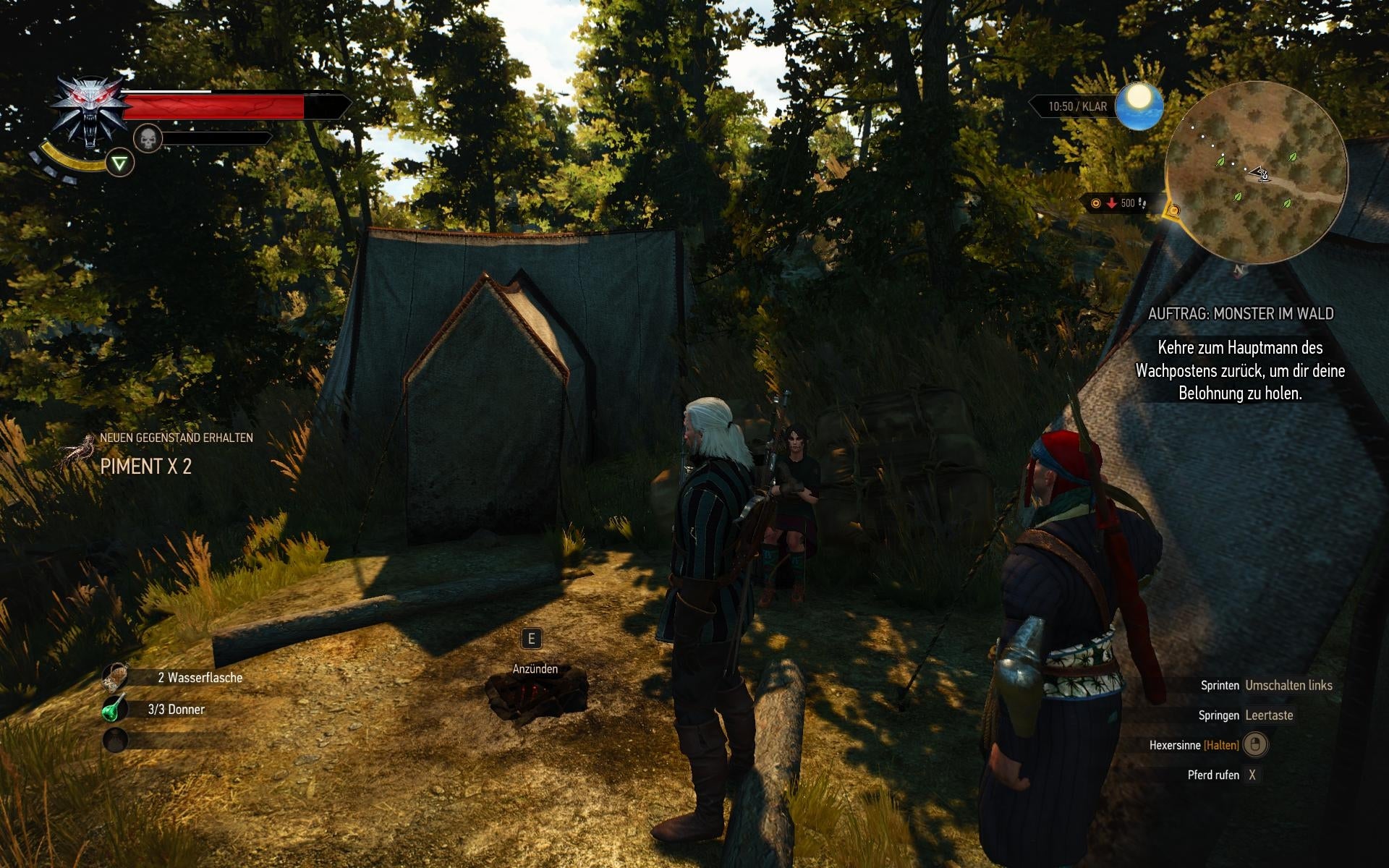Click the toxicity skull icon

[148, 139]
